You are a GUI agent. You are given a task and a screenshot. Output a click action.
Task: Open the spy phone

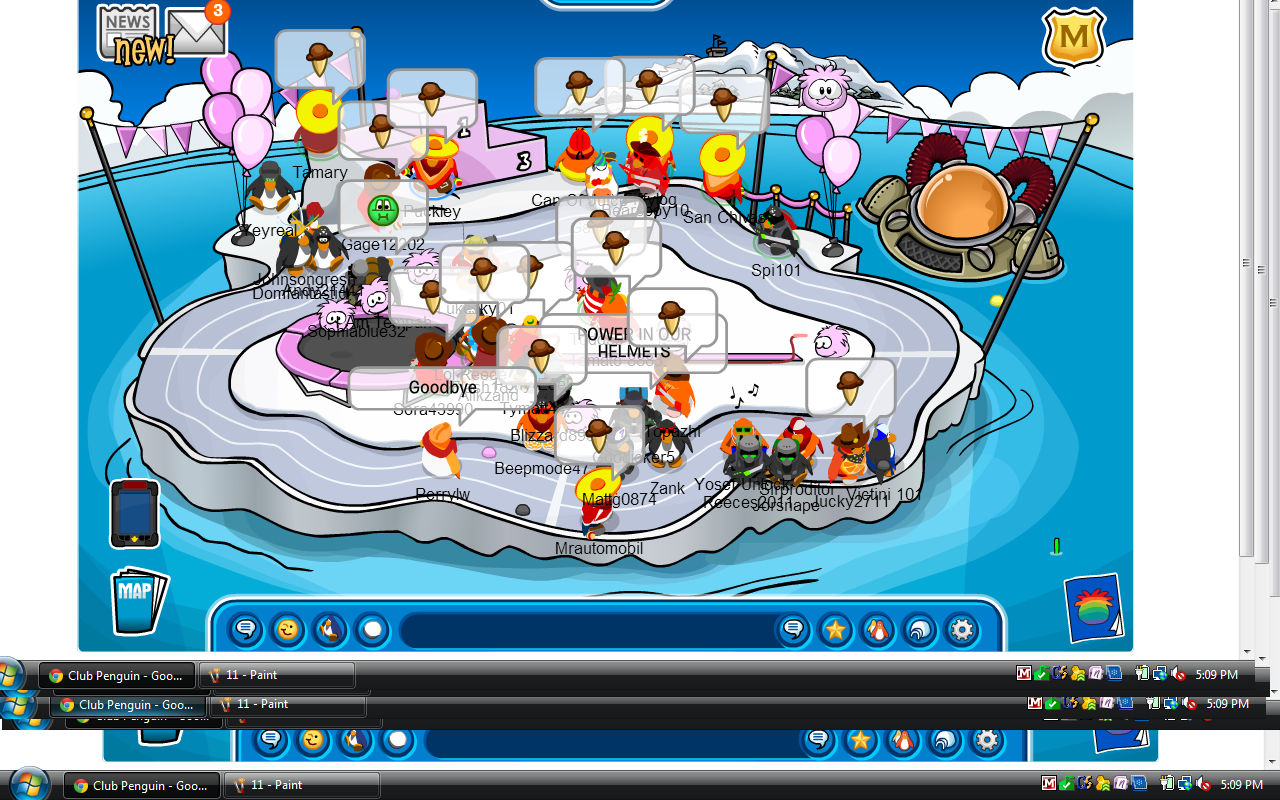point(134,513)
